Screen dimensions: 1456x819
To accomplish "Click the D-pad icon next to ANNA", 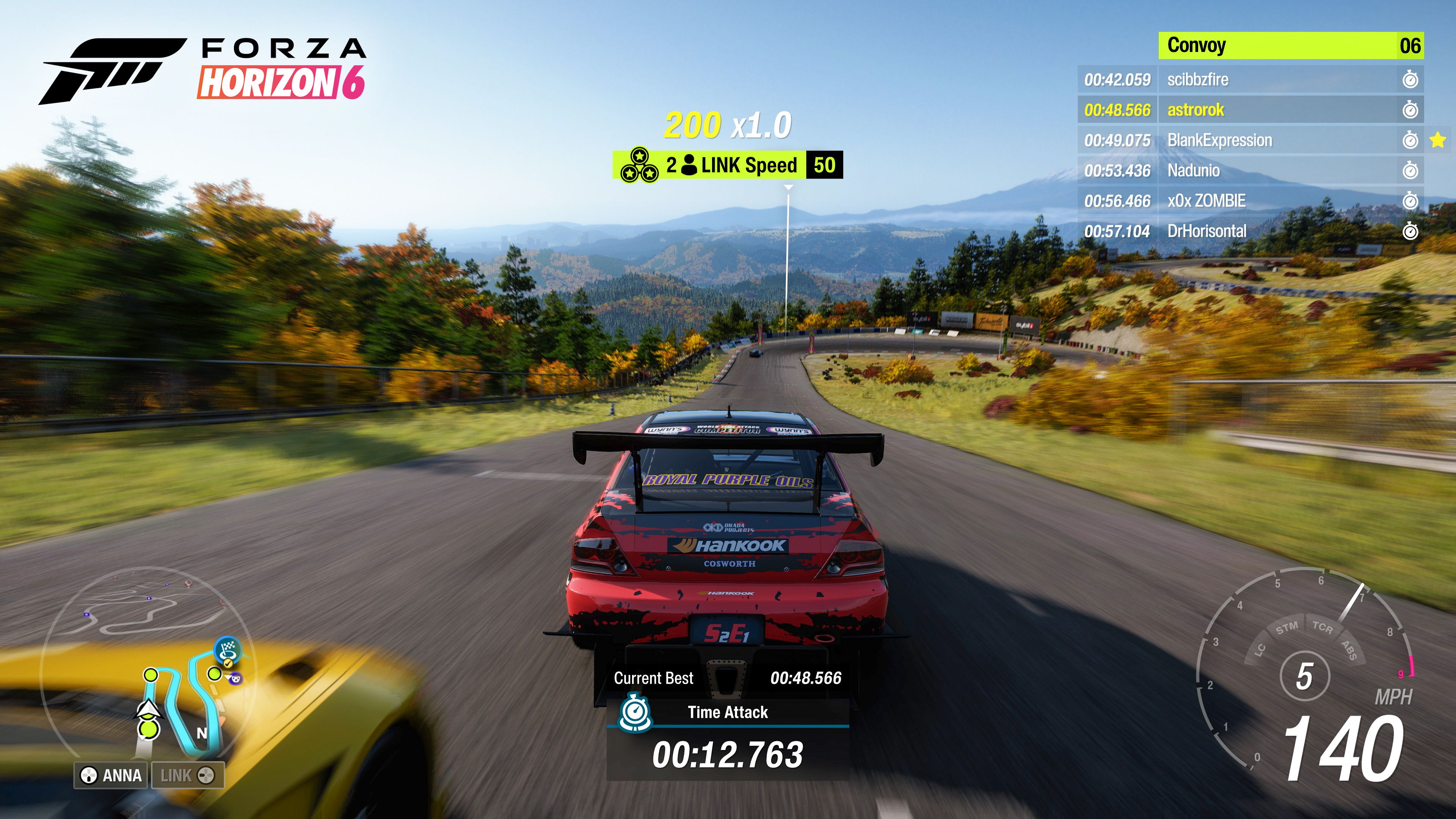I will point(89,777).
